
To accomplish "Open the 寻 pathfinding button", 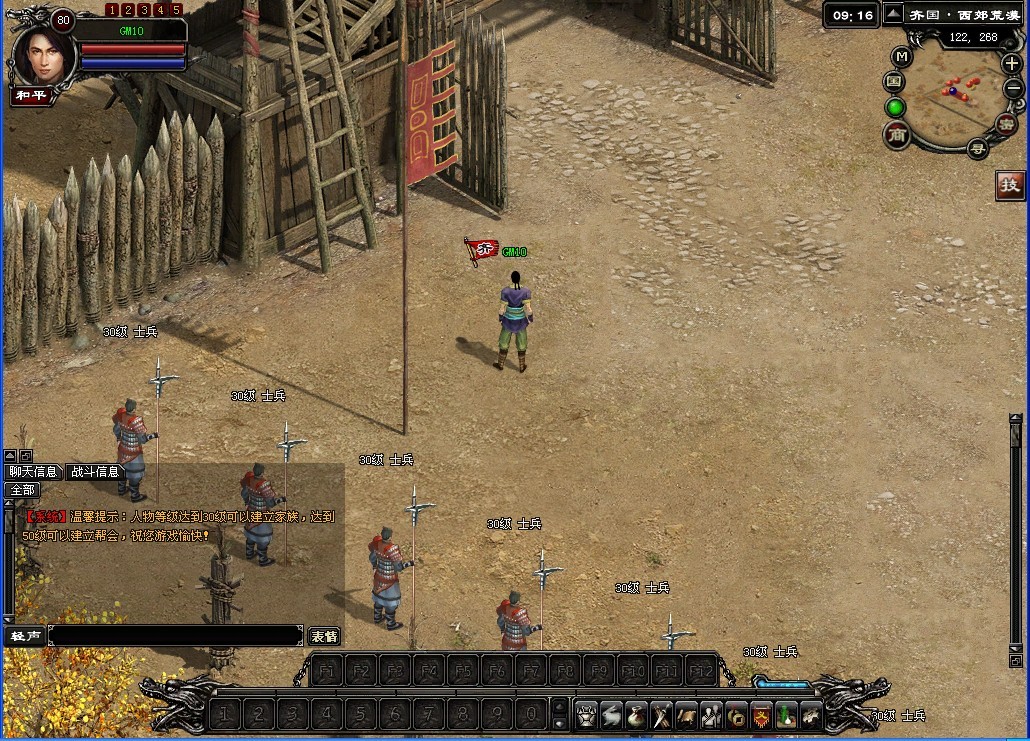I will (977, 149).
